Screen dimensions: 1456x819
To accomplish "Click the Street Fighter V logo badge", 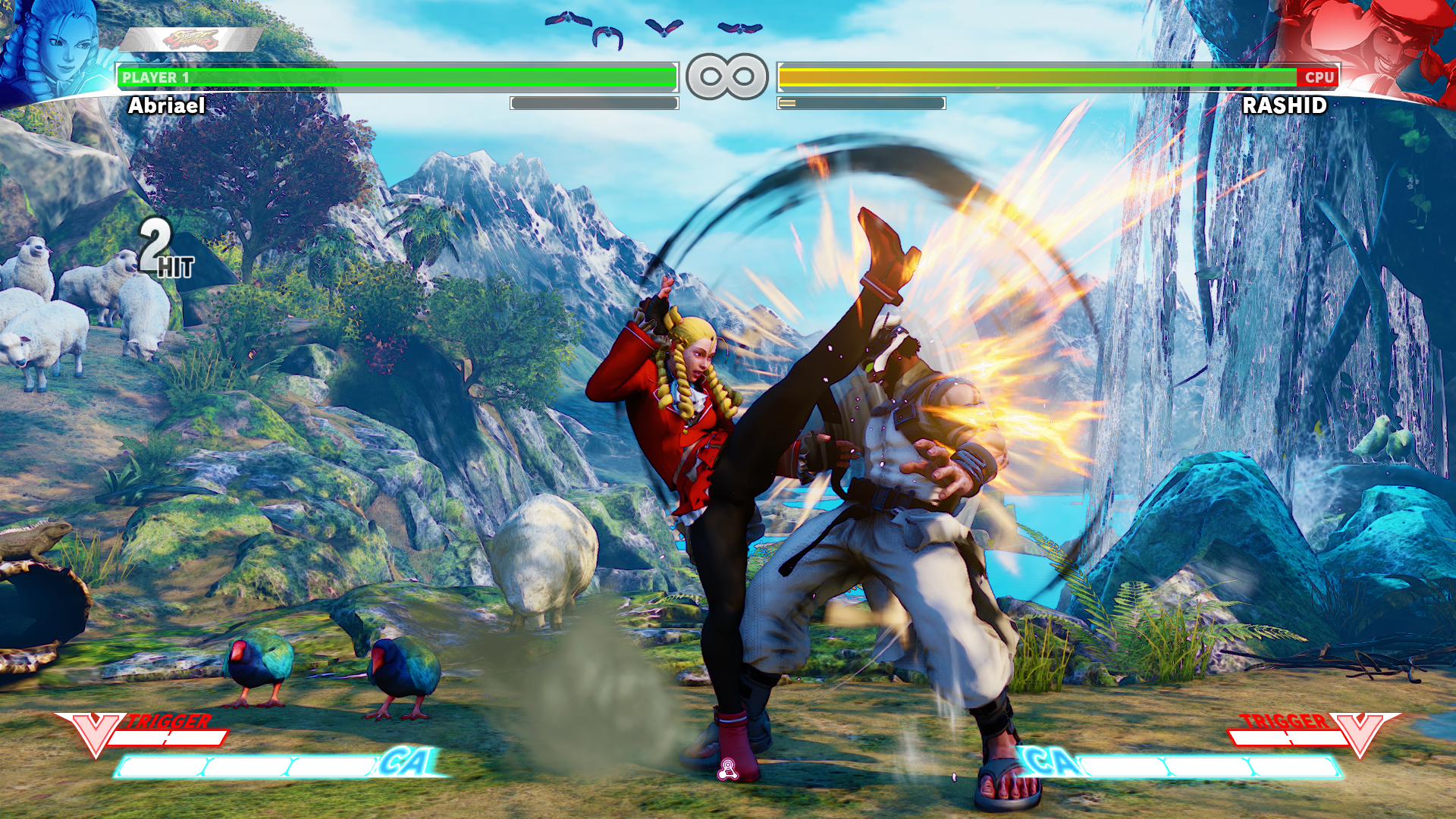I will tap(191, 39).
